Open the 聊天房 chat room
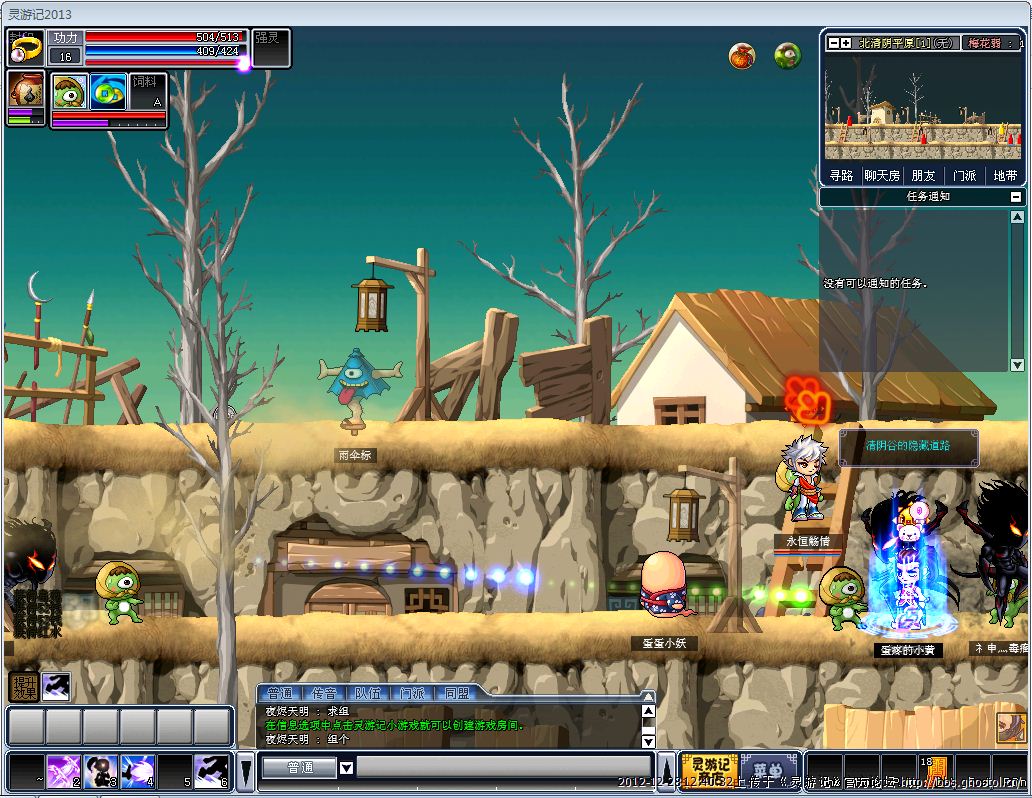Screen dimensions: 1032x798 click(x=882, y=175)
